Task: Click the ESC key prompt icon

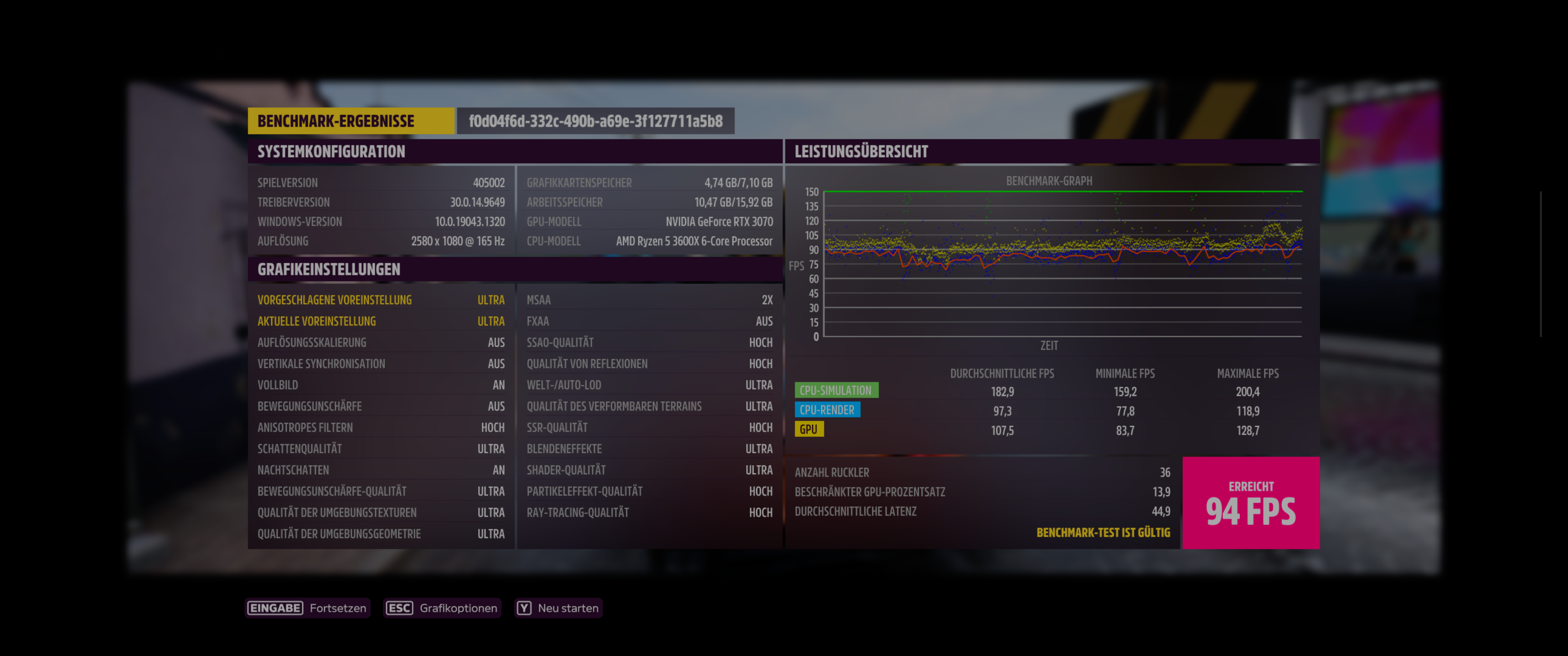Action: pos(399,607)
